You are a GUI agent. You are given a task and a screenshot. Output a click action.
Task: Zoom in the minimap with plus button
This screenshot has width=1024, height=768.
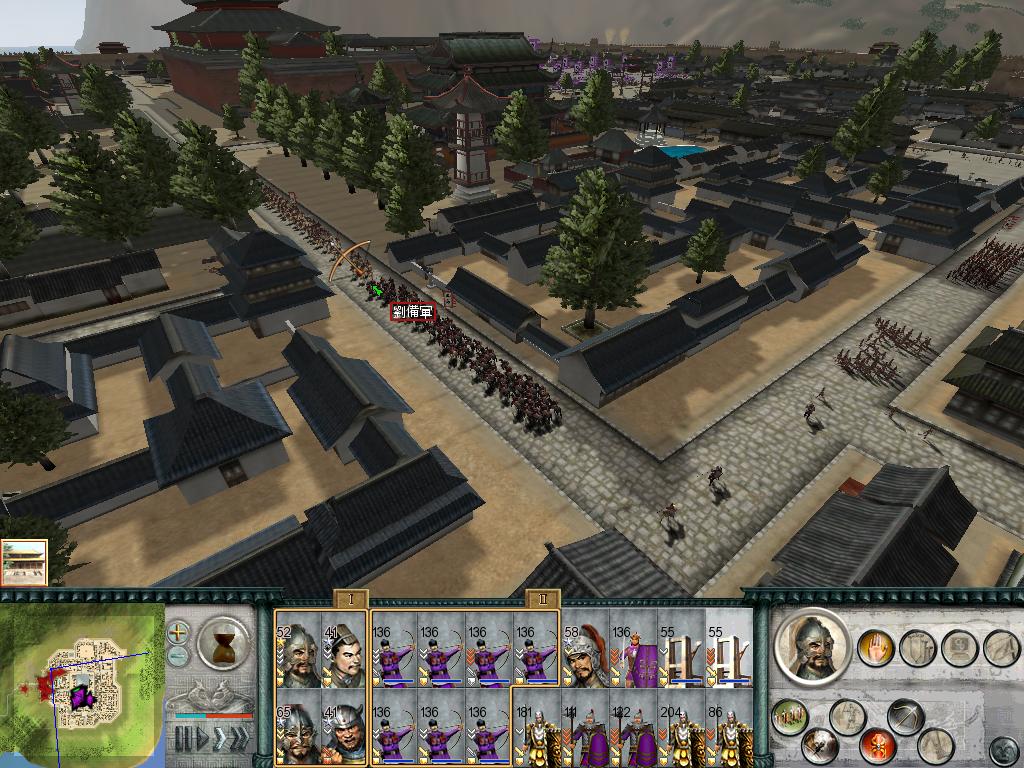coord(178,632)
